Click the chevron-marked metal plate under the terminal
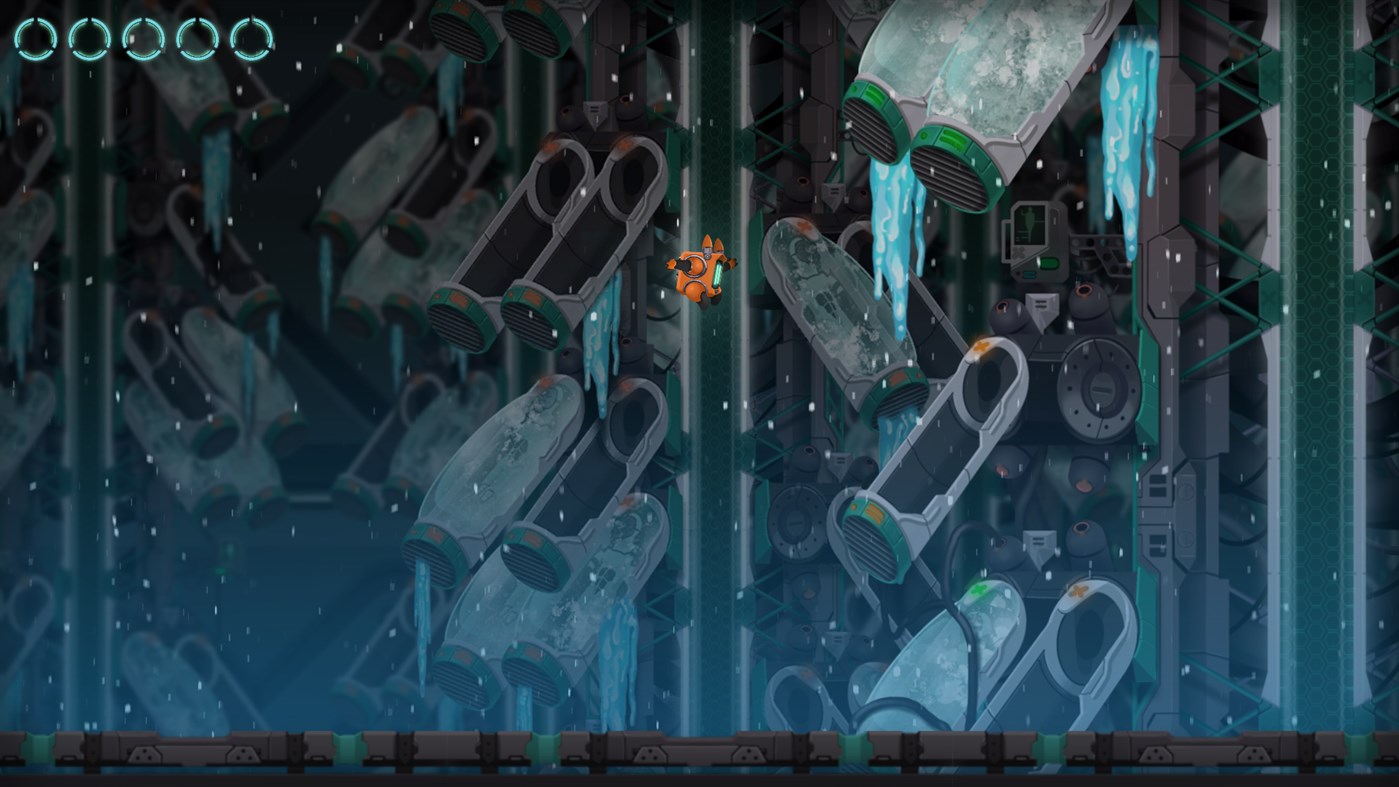The width and height of the screenshot is (1399, 787). pos(1042,303)
